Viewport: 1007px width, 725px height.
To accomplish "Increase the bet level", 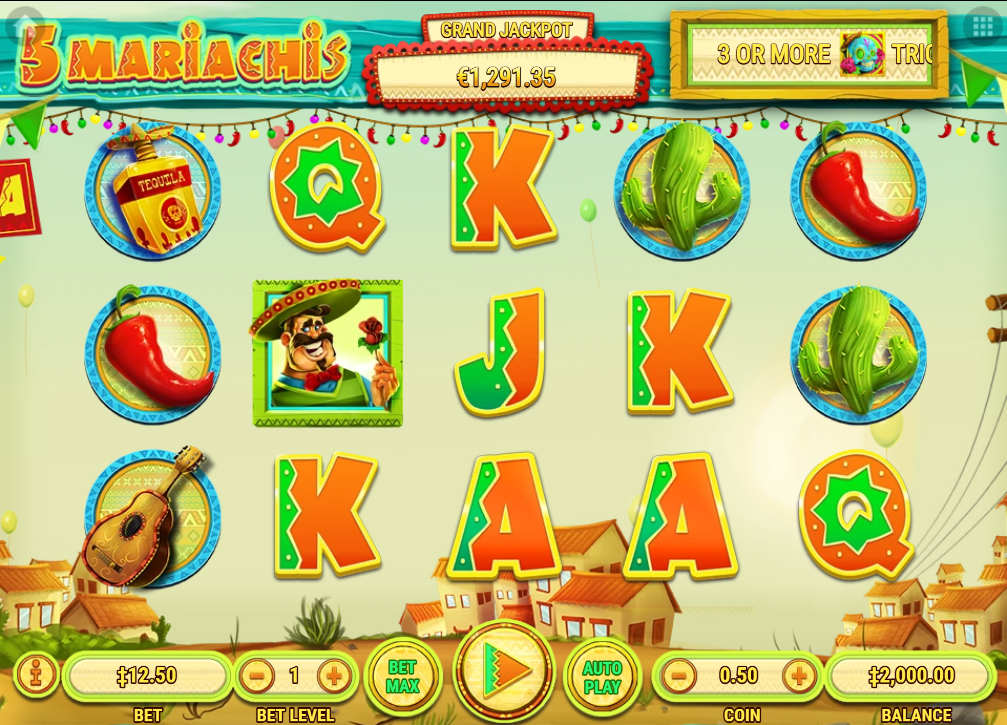I will (x=334, y=676).
